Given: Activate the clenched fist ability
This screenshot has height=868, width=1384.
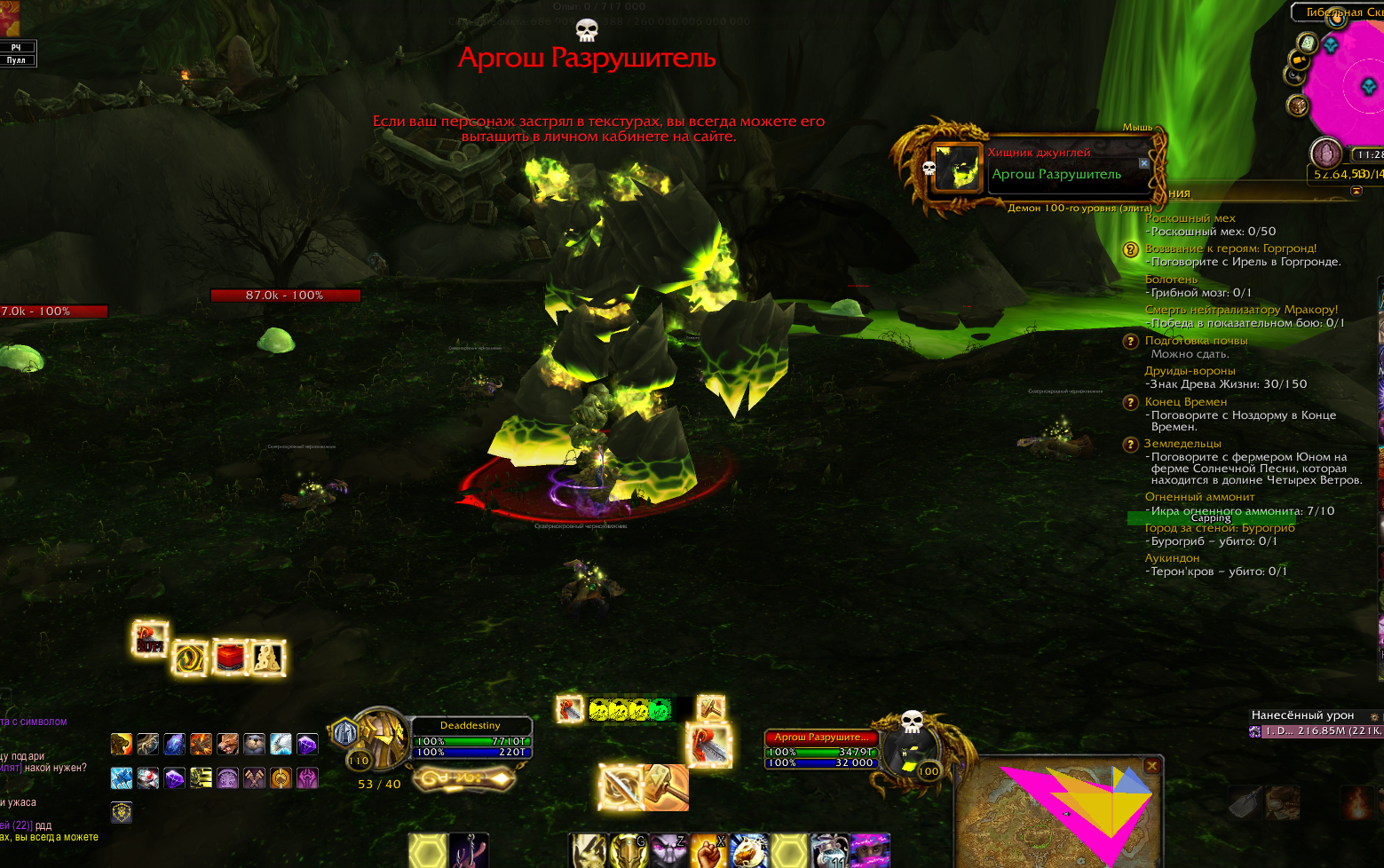Looking at the screenshot, I should tap(708, 852).
